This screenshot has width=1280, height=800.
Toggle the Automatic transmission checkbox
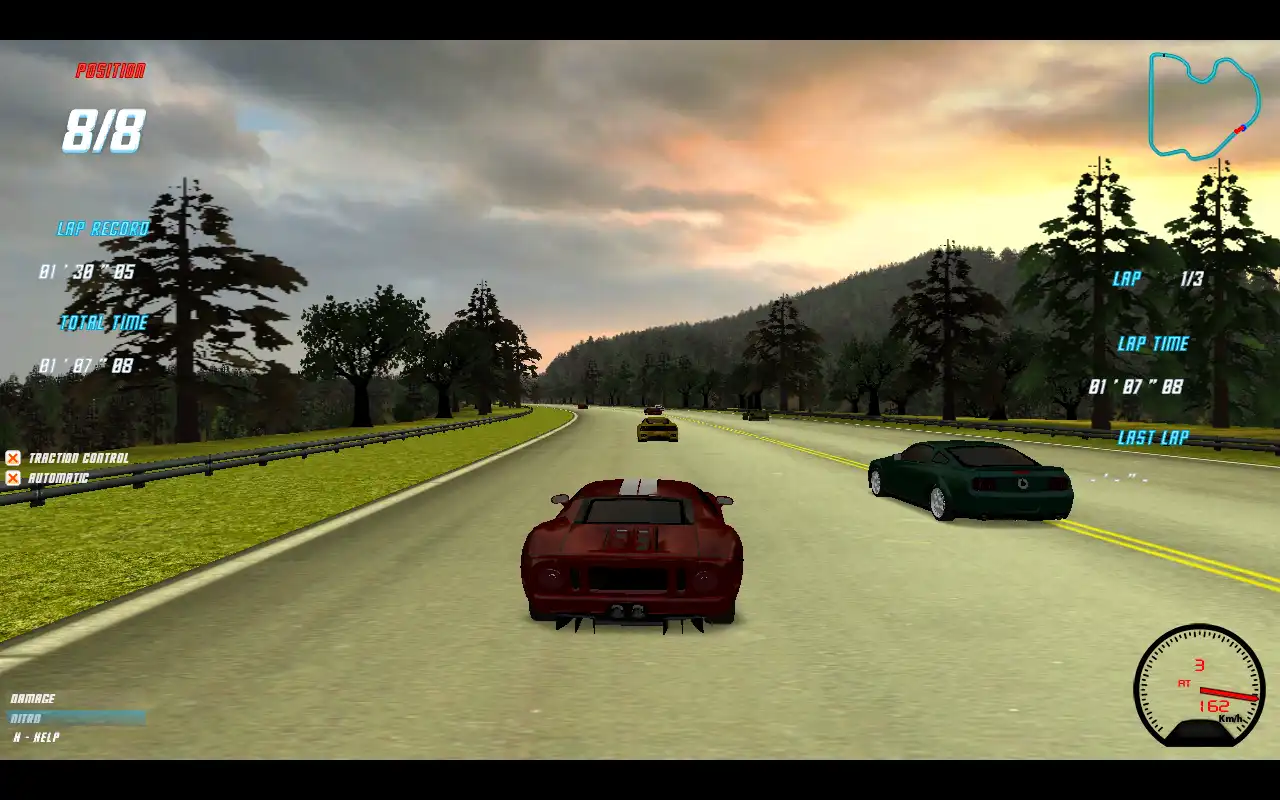13,478
